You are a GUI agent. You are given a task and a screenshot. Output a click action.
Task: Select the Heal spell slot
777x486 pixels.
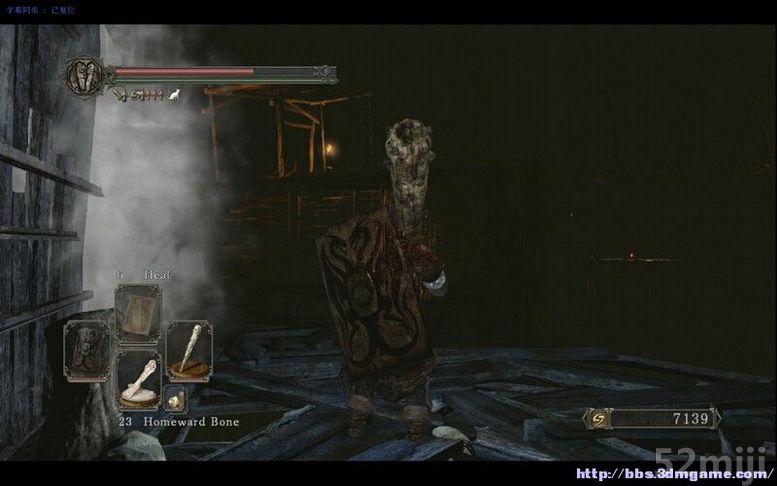(137, 313)
